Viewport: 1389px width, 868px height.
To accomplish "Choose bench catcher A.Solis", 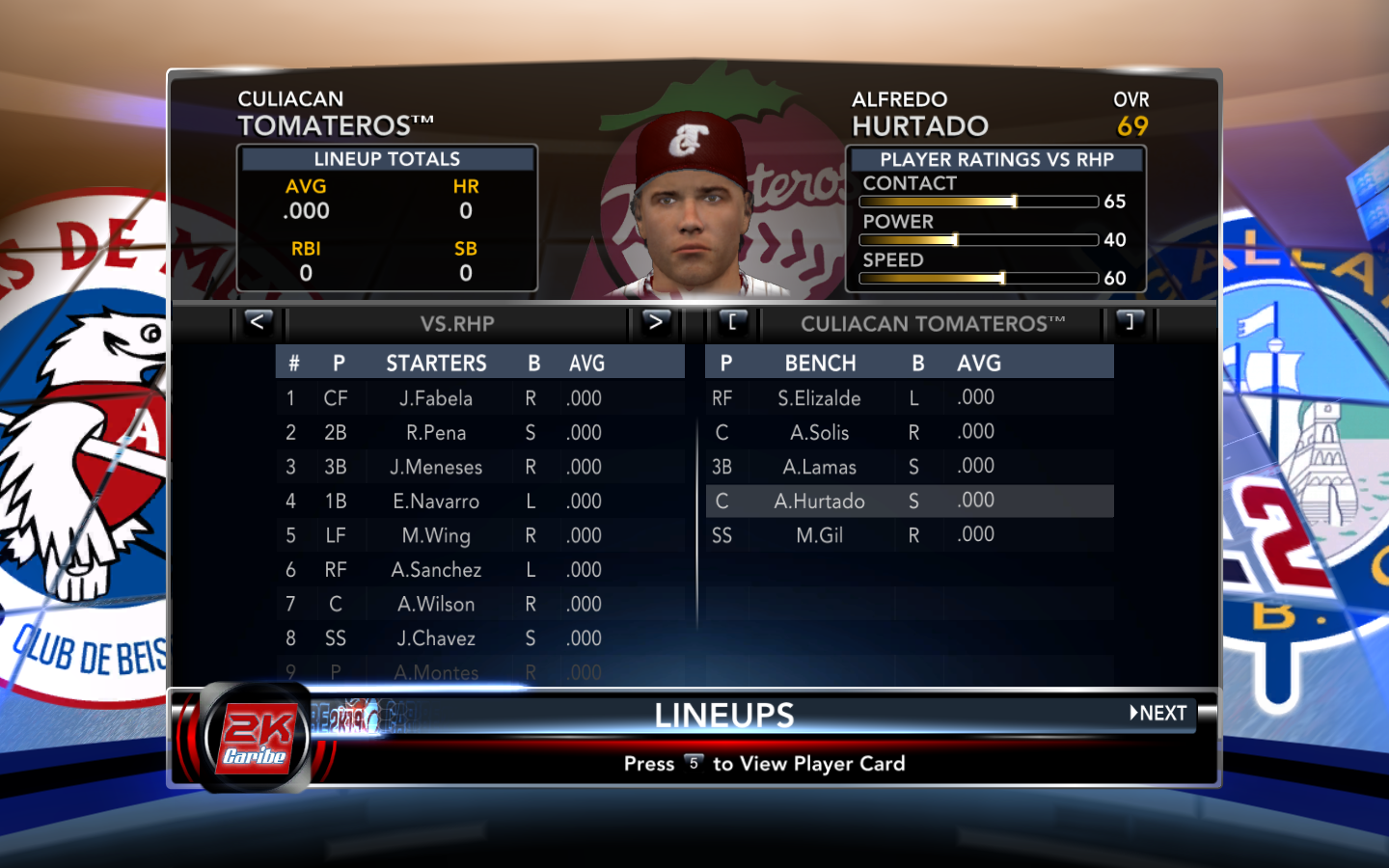I will pos(819,433).
